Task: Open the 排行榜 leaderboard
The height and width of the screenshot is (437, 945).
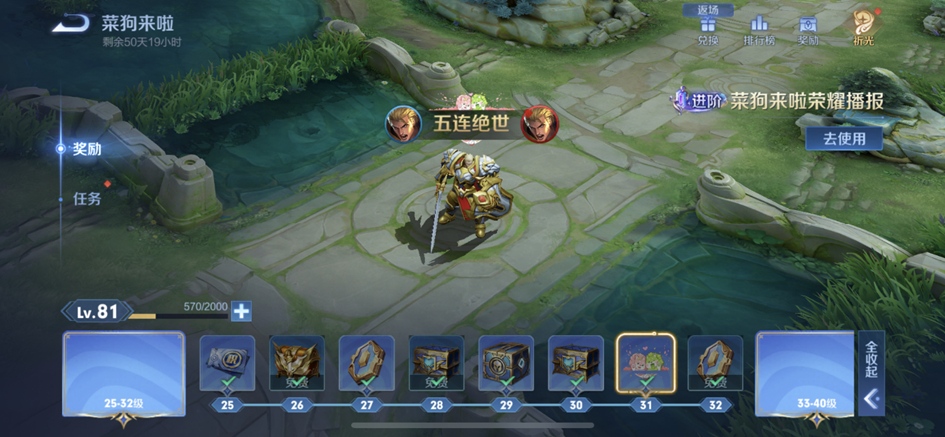Action: coord(760,29)
